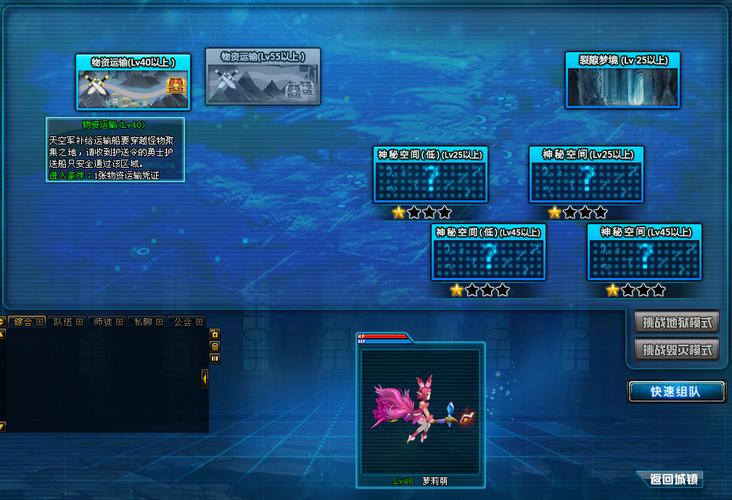Click the 挑战地狱模式 button

678,322
